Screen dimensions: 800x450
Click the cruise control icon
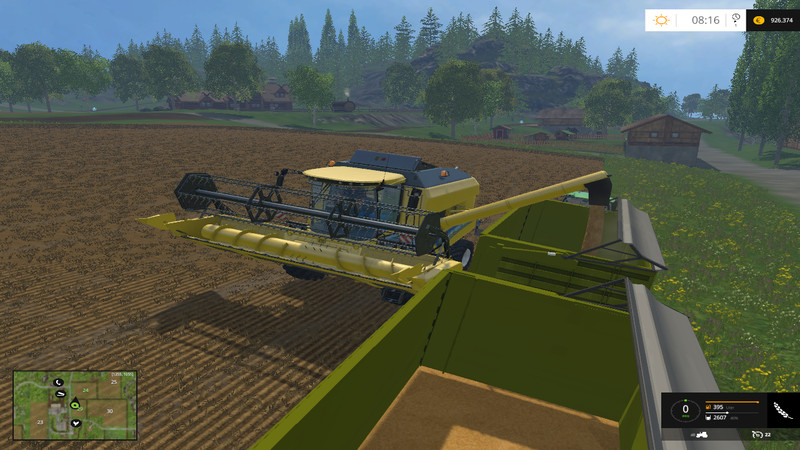(x=758, y=436)
